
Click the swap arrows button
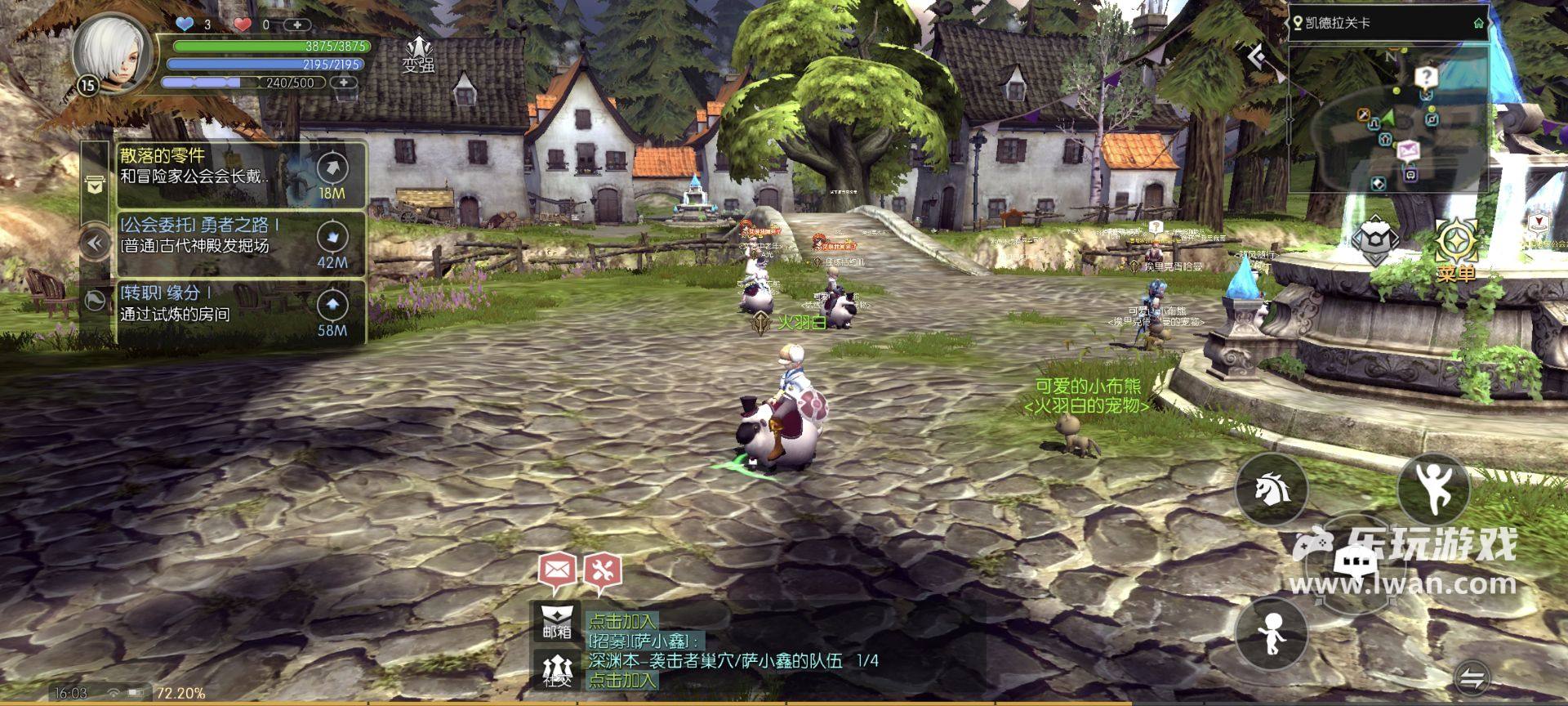(1472, 677)
